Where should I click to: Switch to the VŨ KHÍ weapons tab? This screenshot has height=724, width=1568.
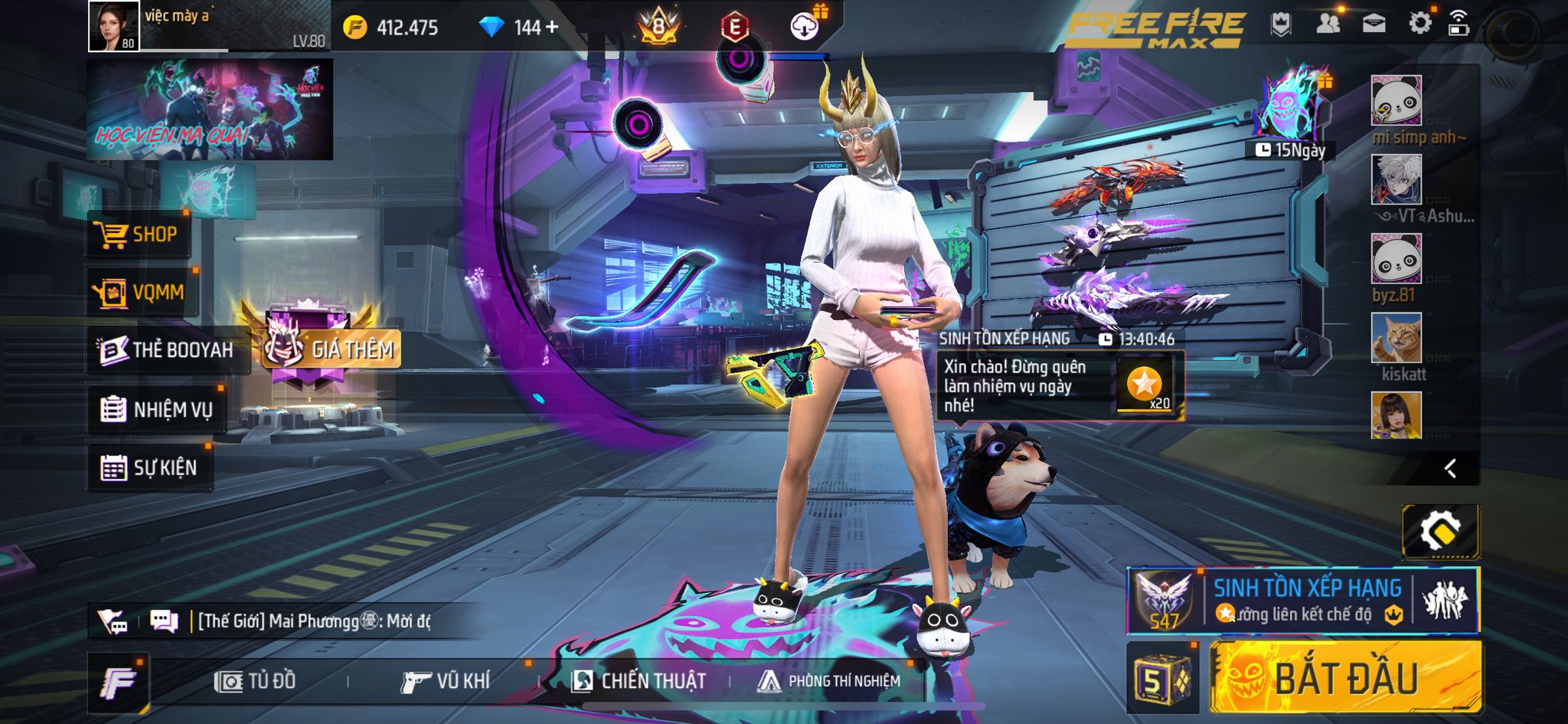tap(445, 680)
